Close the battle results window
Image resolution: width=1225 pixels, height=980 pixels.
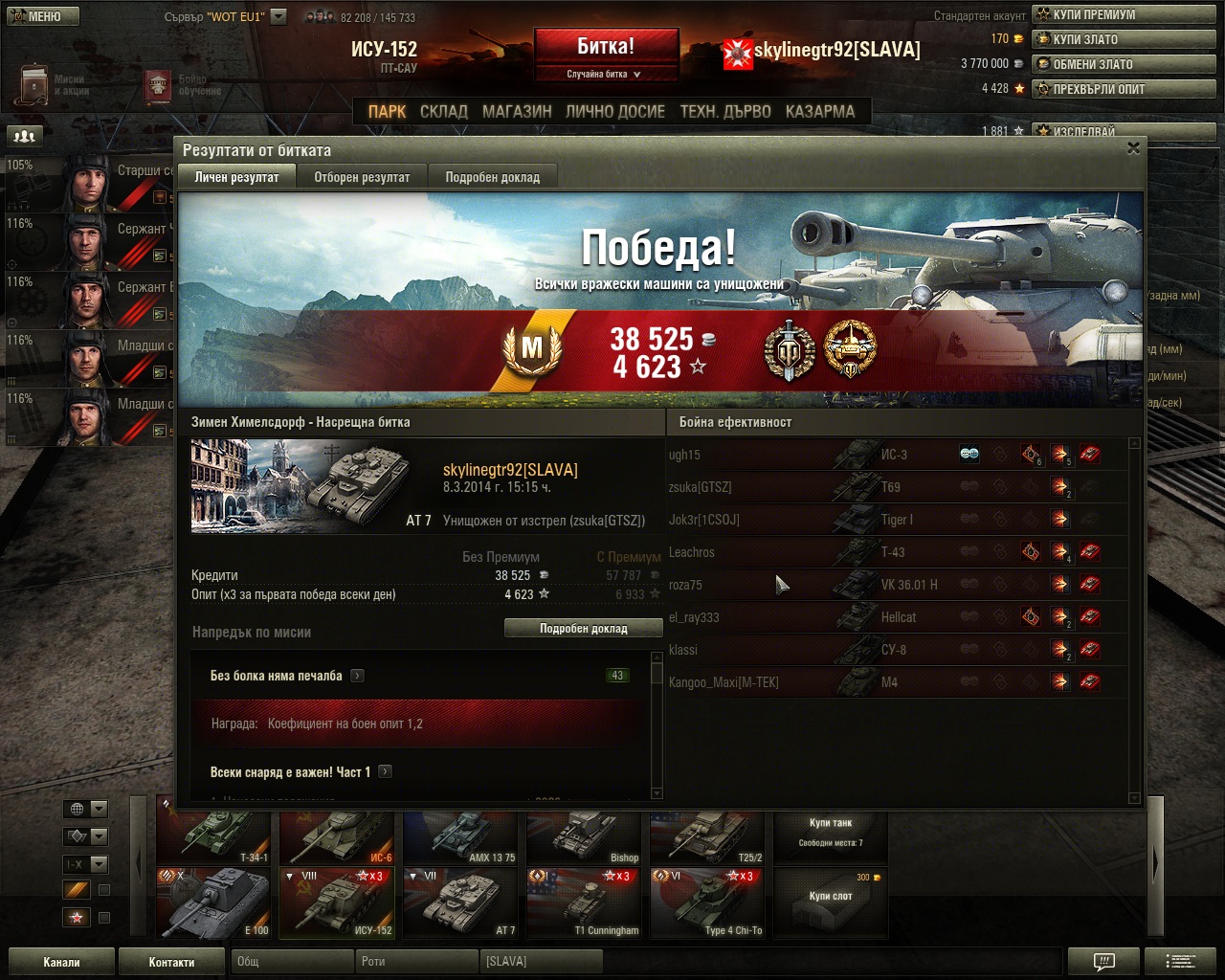point(1133,148)
